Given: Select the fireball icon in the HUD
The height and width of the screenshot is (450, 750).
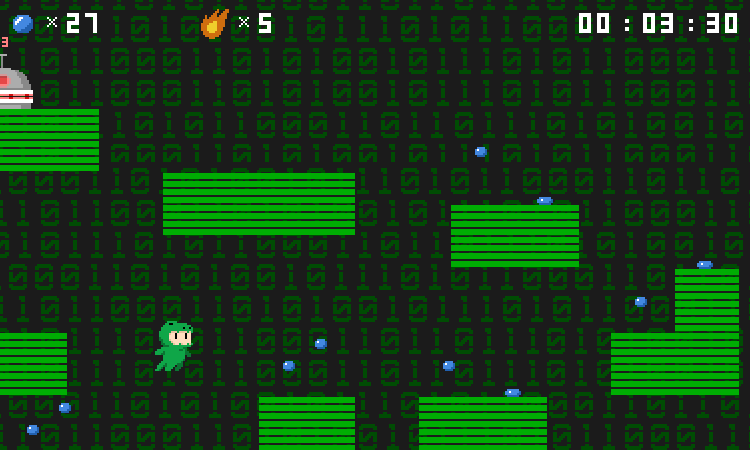Looking at the screenshot, I should click(x=214, y=23).
